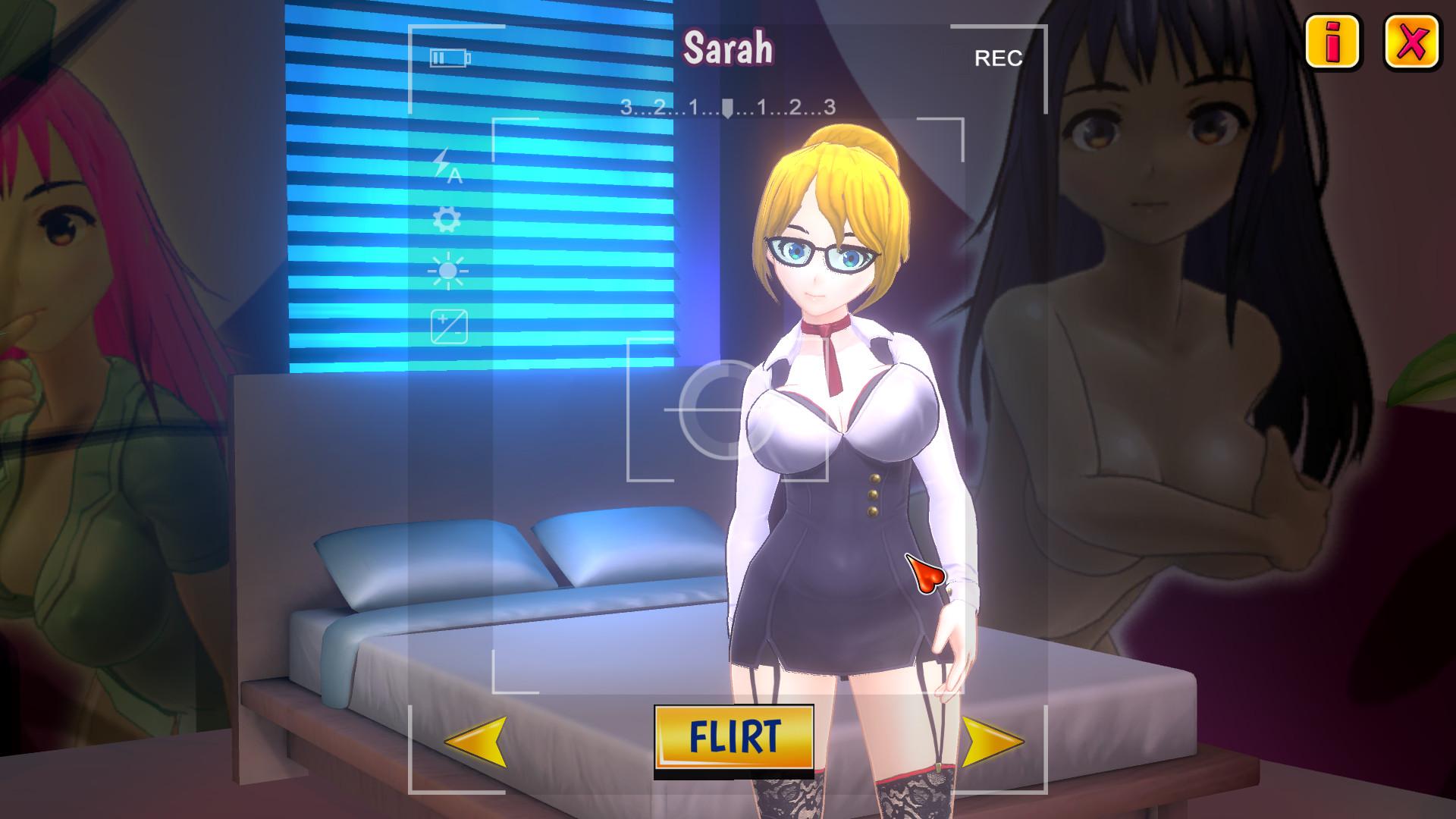Move the zoom scale marker on the 3...2...1 slider
1456x819 pixels.
[x=727, y=108]
